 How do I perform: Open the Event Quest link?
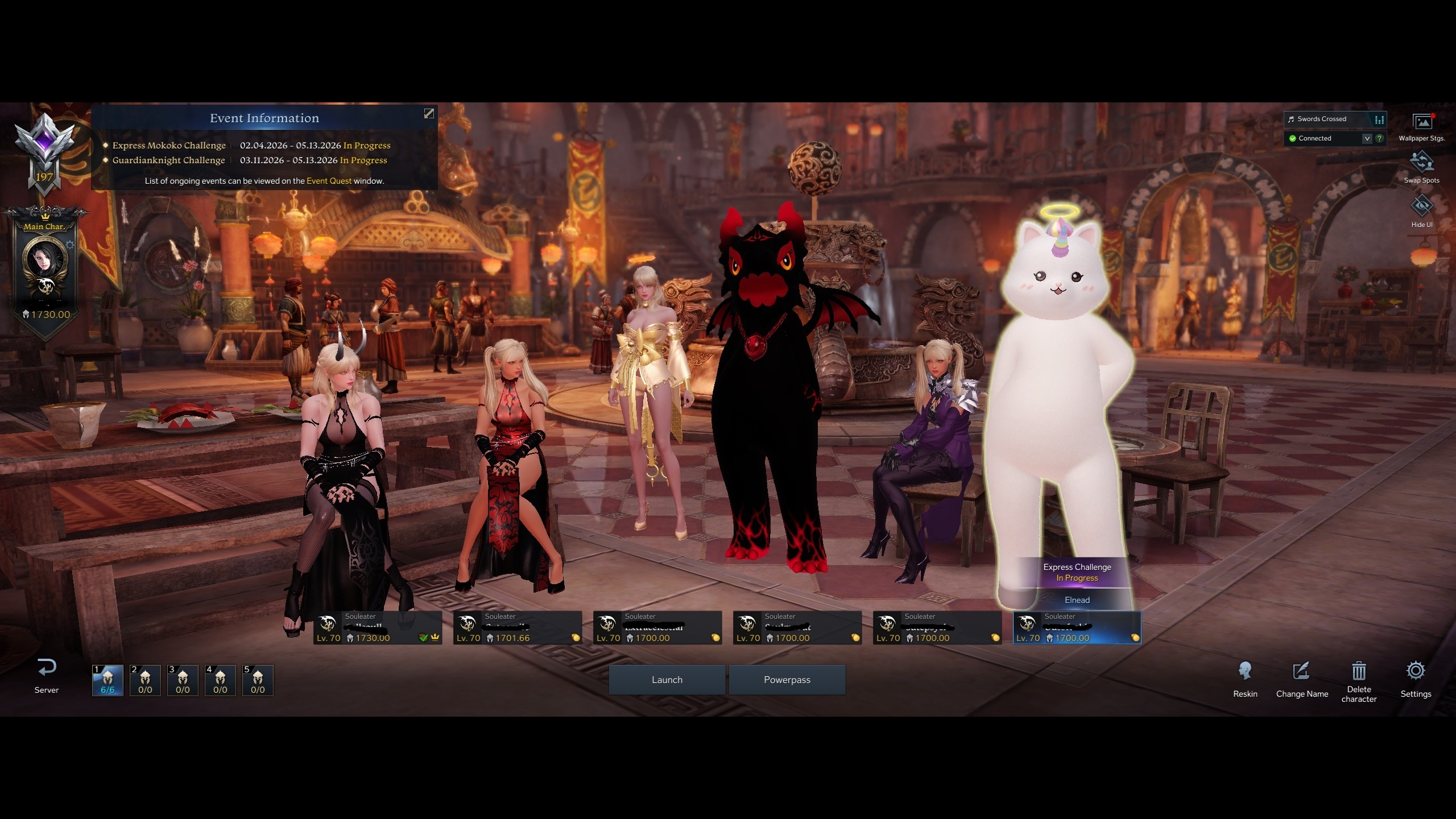tap(329, 181)
